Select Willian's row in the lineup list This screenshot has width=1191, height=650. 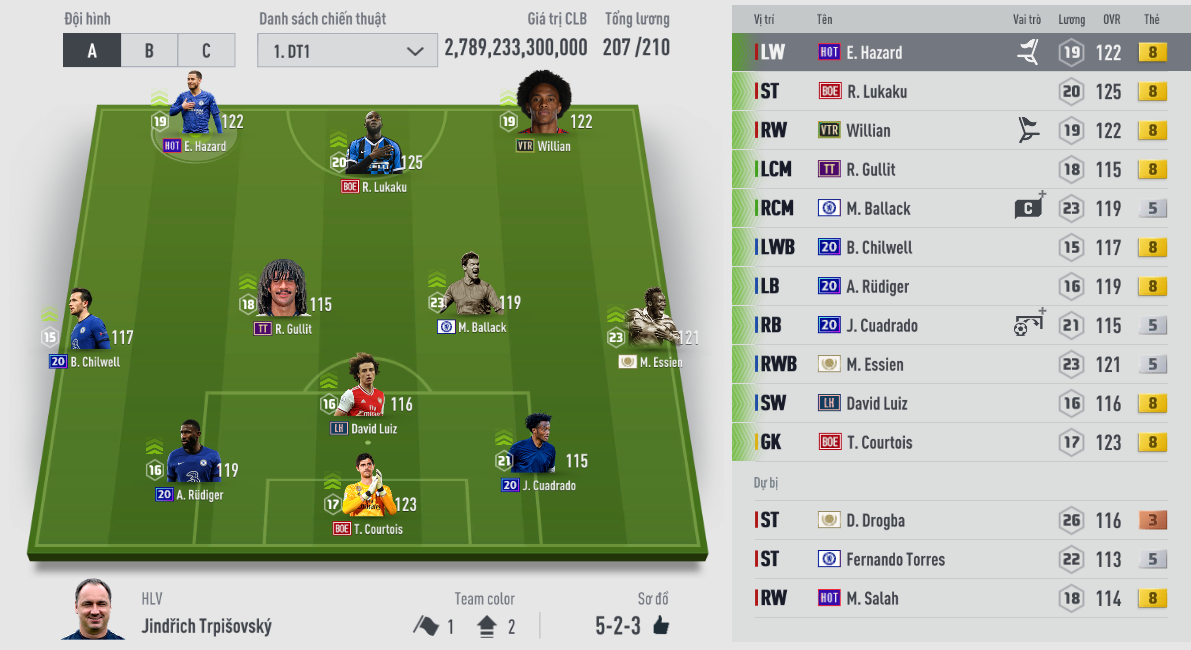960,131
